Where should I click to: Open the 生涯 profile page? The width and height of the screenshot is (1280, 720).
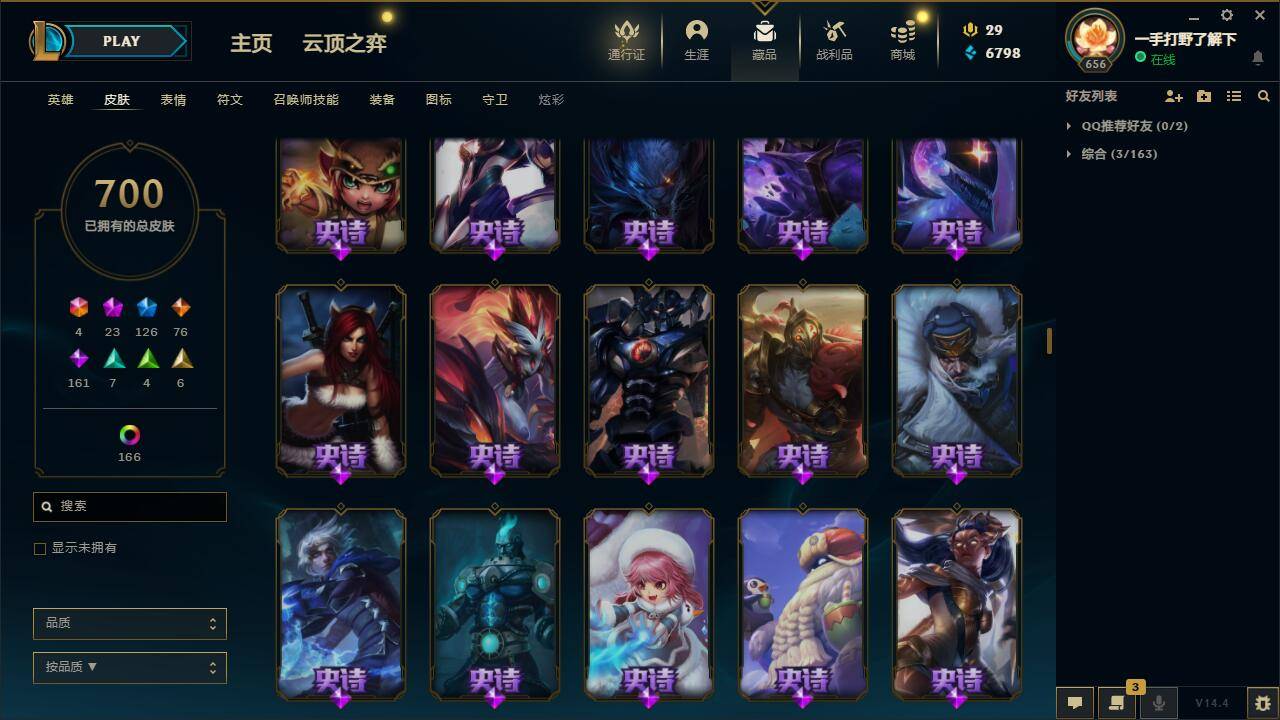[x=696, y=40]
